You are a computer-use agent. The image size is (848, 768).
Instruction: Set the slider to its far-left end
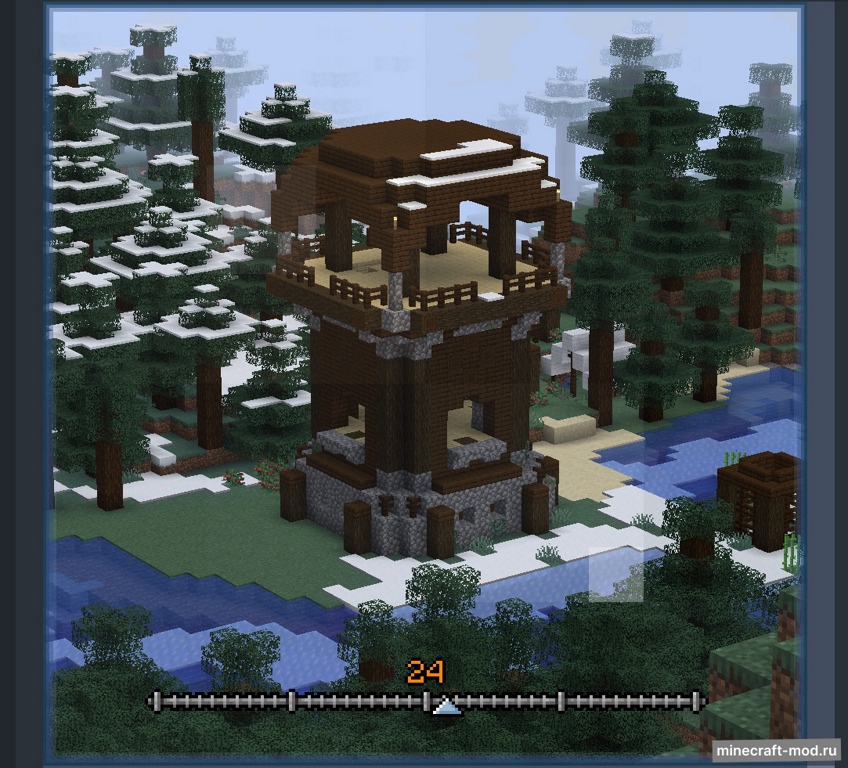point(153,701)
